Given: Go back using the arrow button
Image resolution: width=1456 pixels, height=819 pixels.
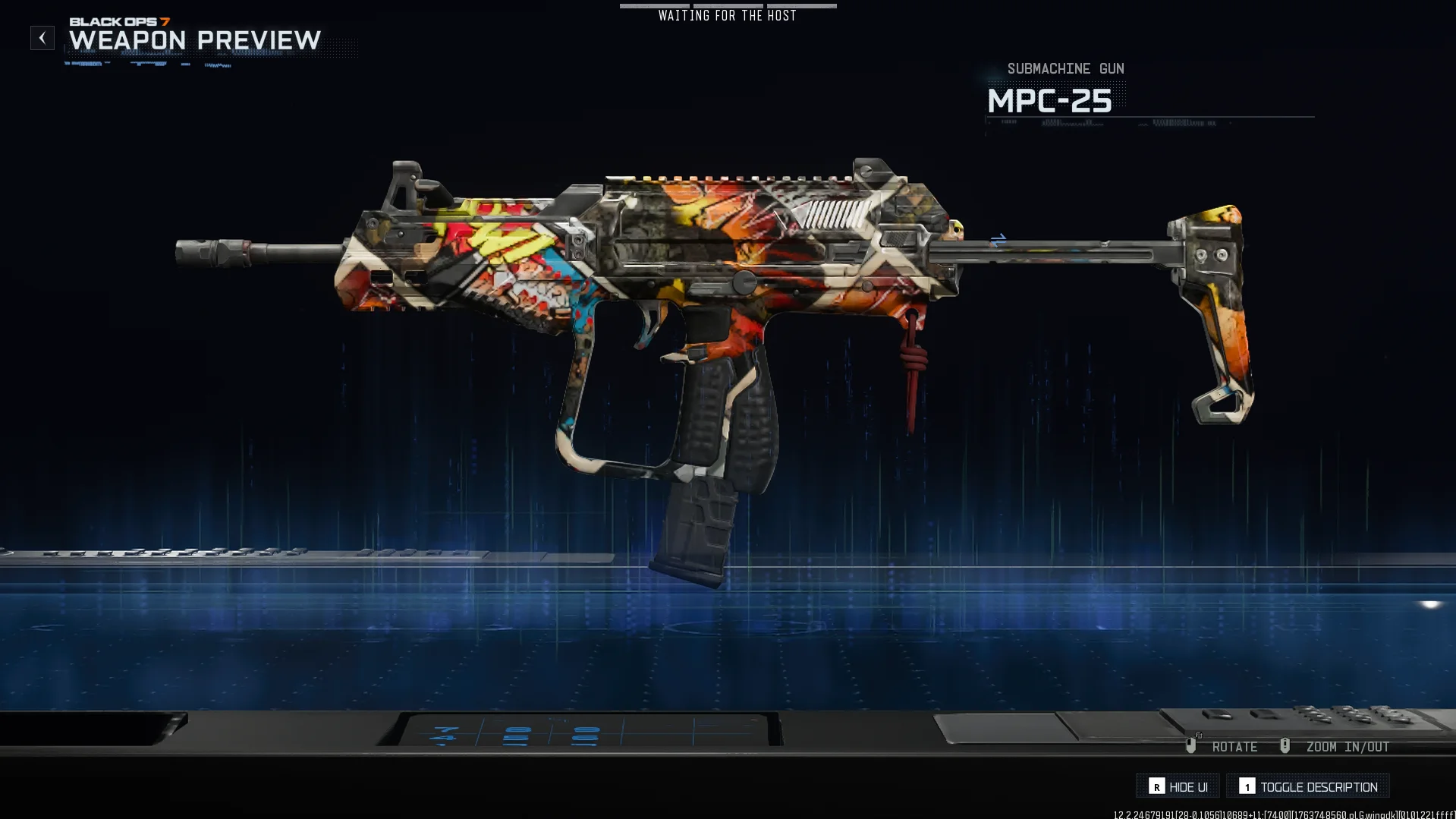Looking at the screenshot, I should point(42,38).
